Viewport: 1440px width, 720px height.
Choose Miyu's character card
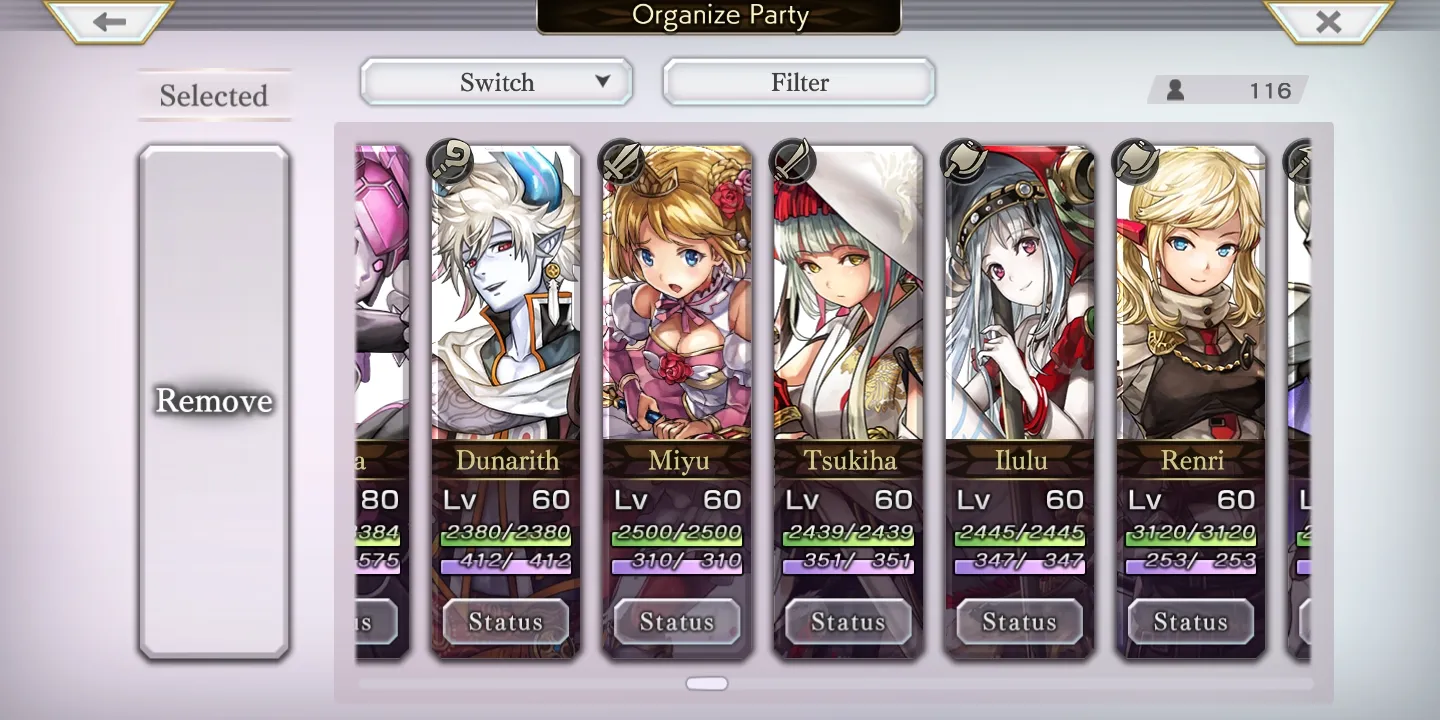point(677,300)
